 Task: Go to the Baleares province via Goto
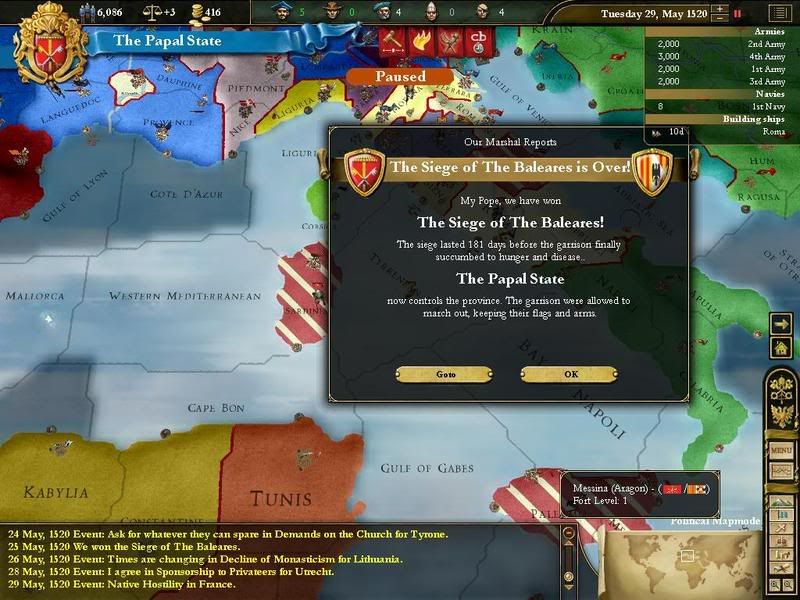click(x=445, y=374)
